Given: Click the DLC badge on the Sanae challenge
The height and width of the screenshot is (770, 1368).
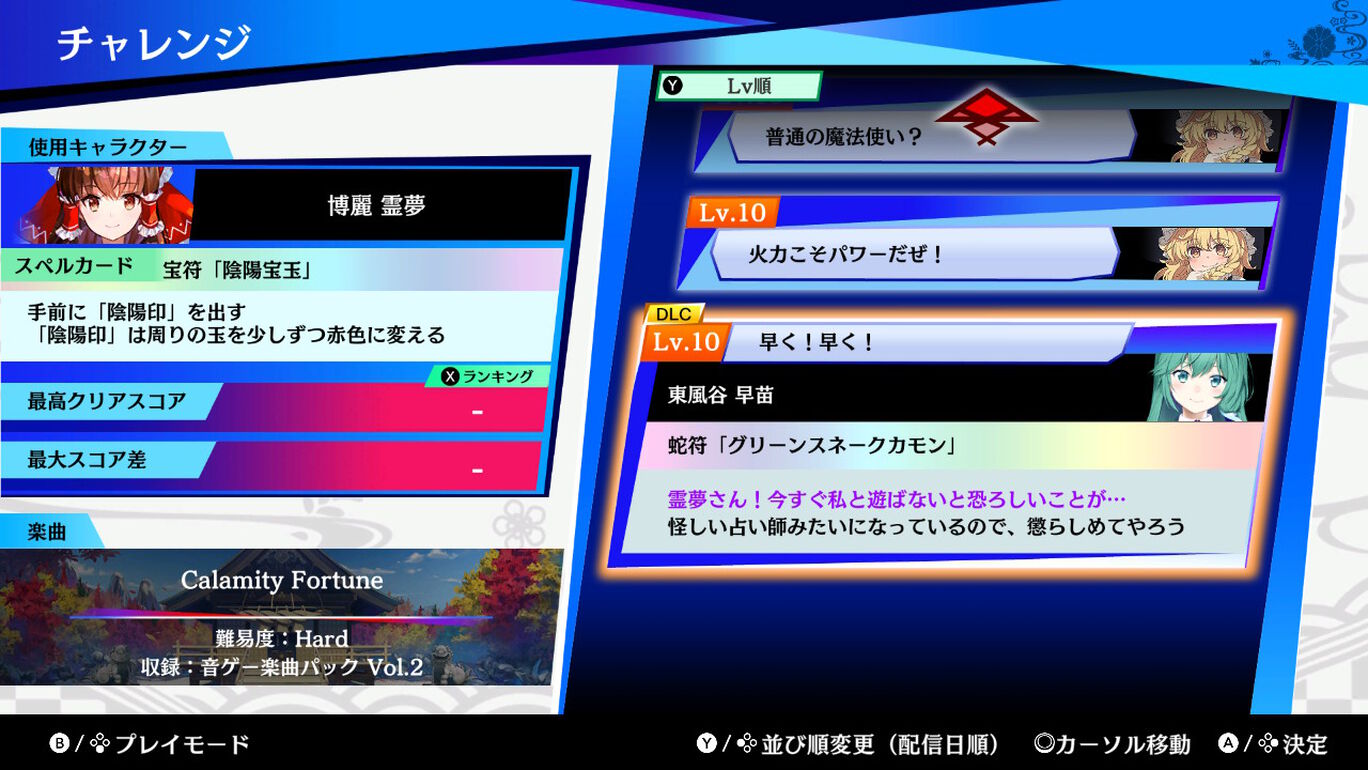Looking at the screenshot, I should [675, 314].
